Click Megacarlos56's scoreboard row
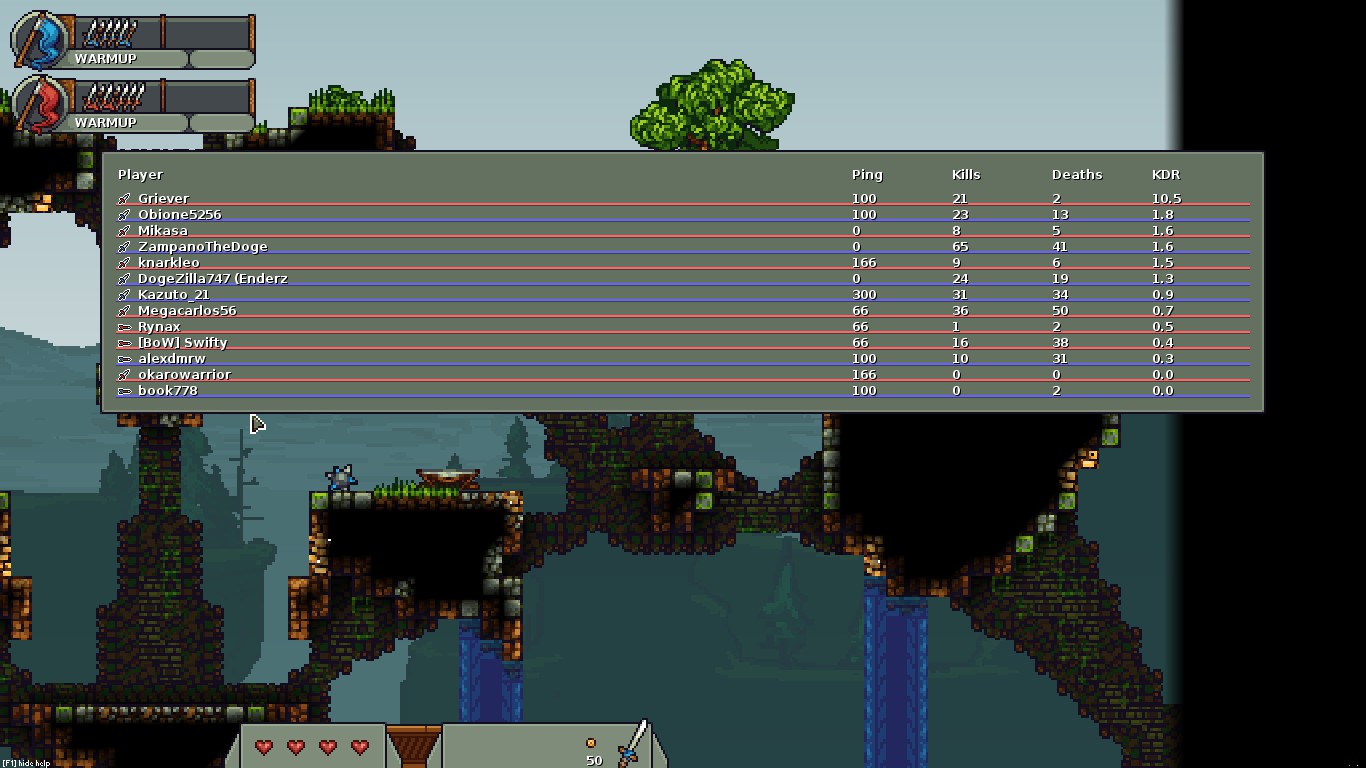The height and width of the screenshot is (768, 1366). coord(187,310)
